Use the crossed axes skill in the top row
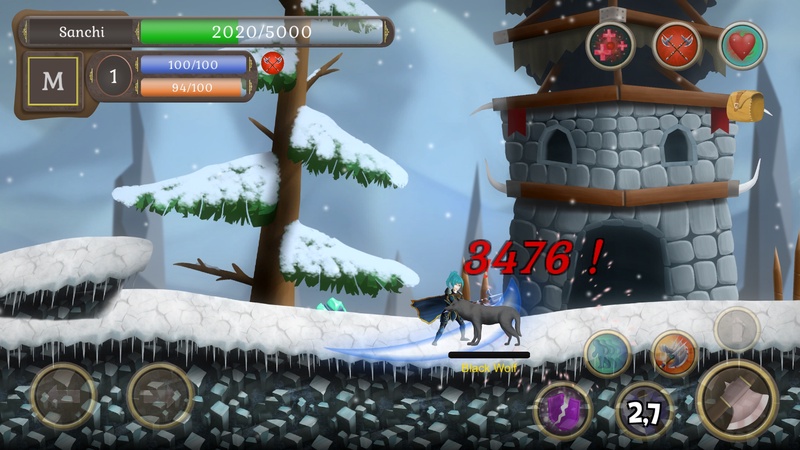The image size is (800, 450). click(676, 45)
